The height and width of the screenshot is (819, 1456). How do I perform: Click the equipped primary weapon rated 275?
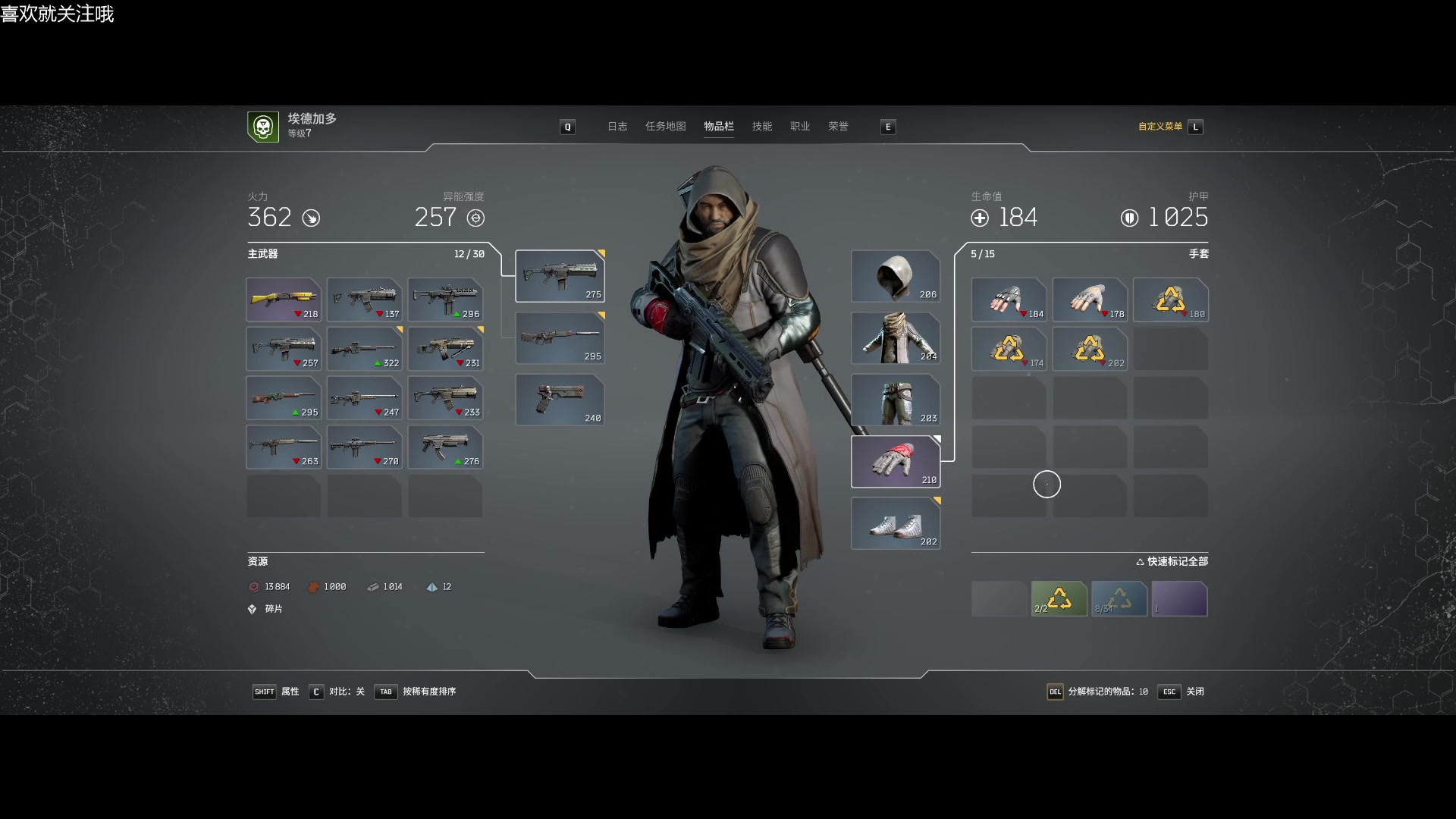560,276
